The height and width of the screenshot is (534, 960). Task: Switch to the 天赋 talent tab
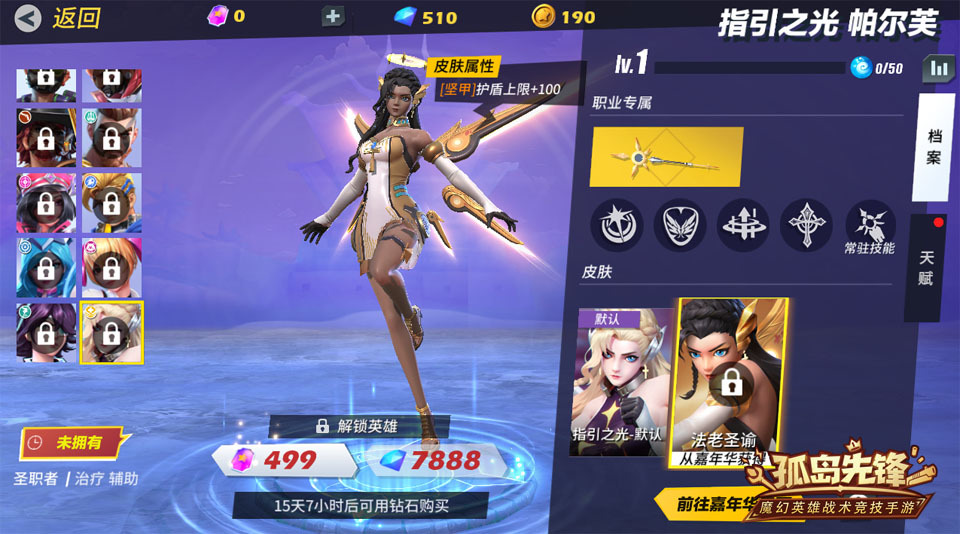pos(926,267)
